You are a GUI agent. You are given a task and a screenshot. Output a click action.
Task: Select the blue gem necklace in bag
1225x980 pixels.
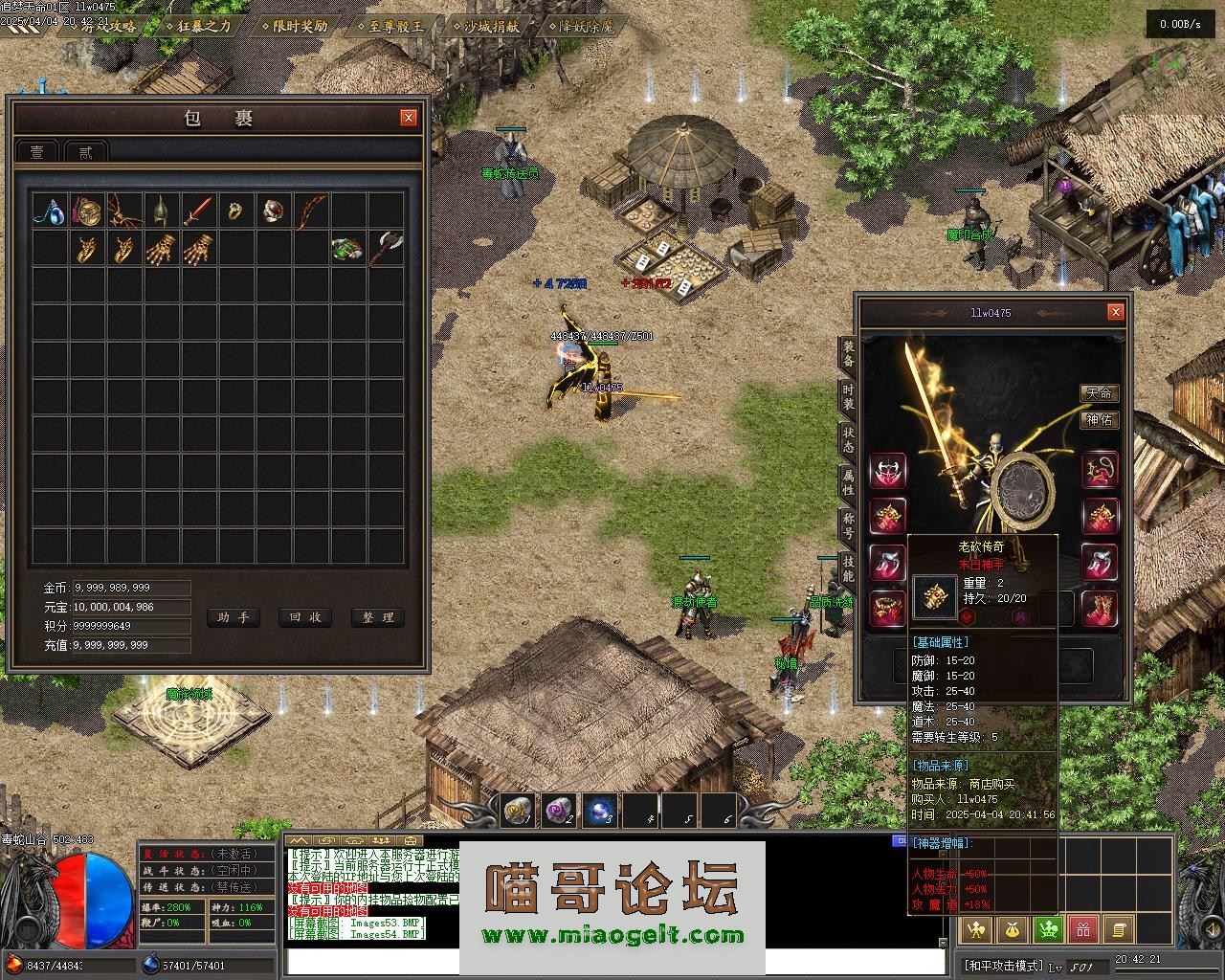pyautogui.click(x=49, y=211)
